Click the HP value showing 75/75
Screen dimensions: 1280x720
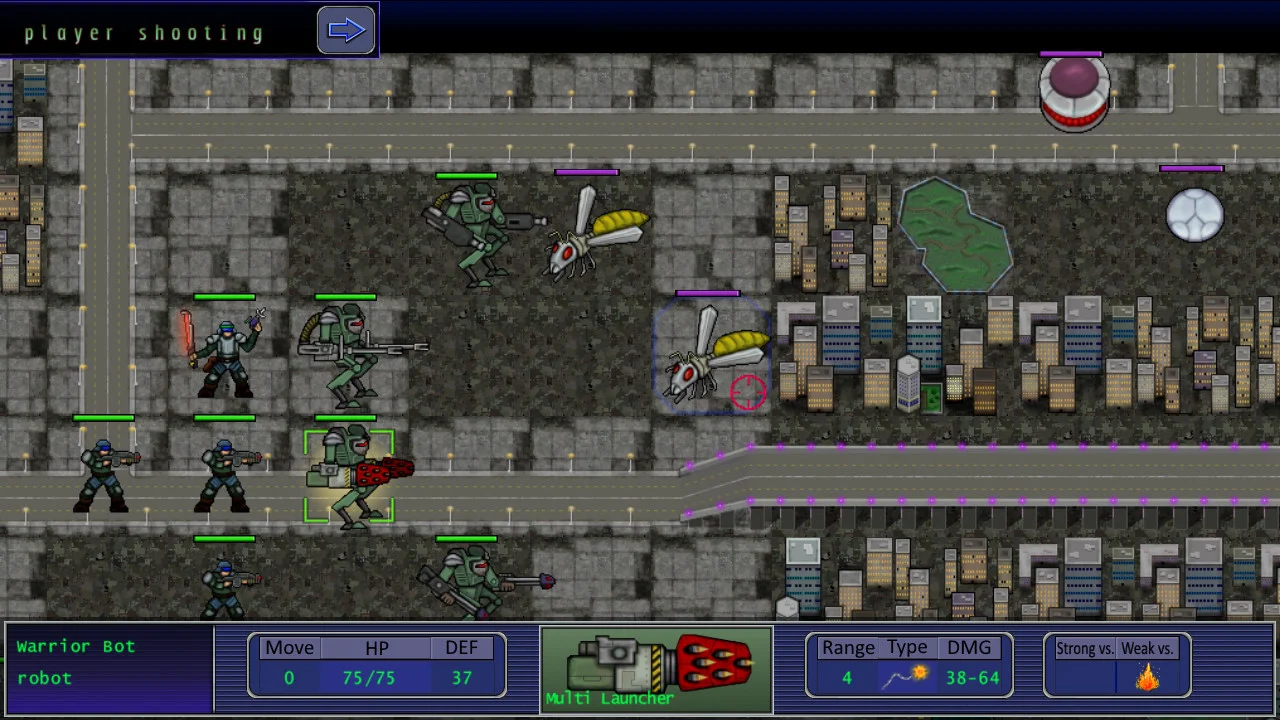pos(368,678)
